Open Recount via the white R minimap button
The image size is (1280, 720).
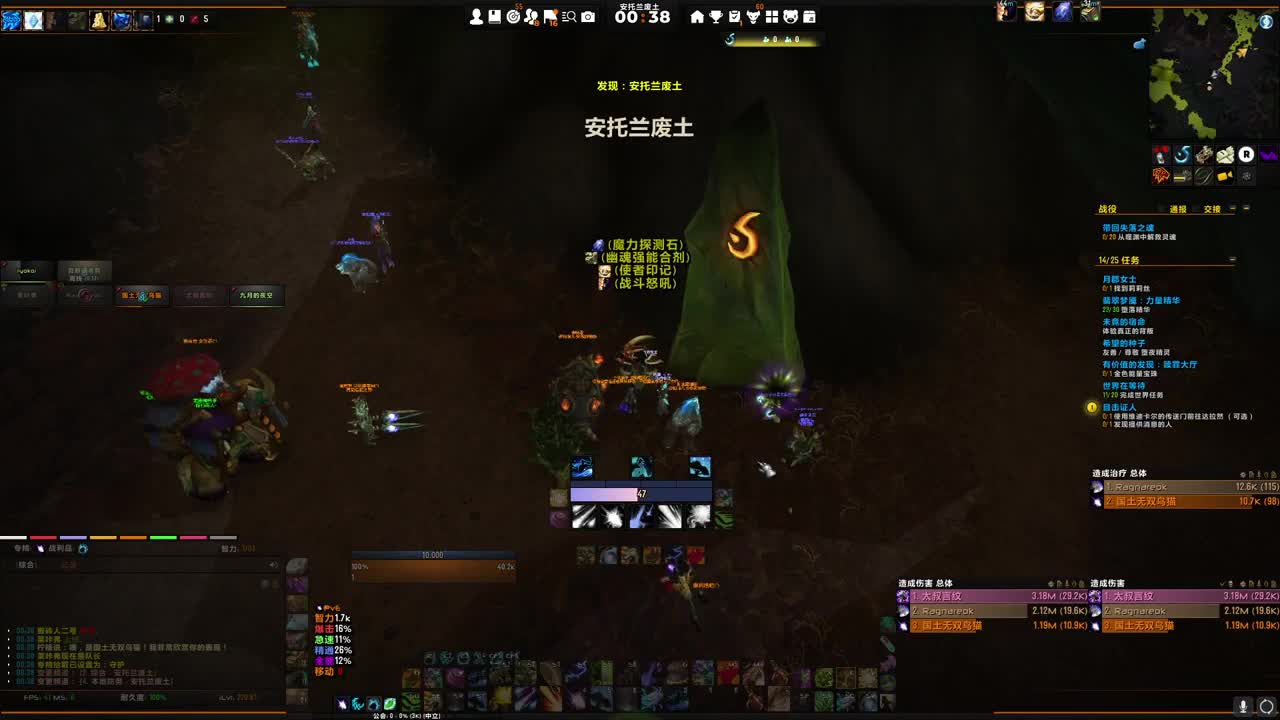1246,155
